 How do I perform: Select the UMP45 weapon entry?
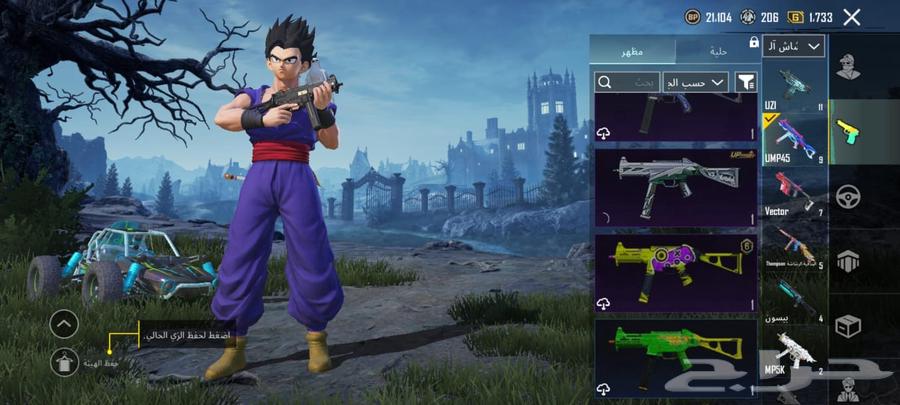tap(795, 140)
